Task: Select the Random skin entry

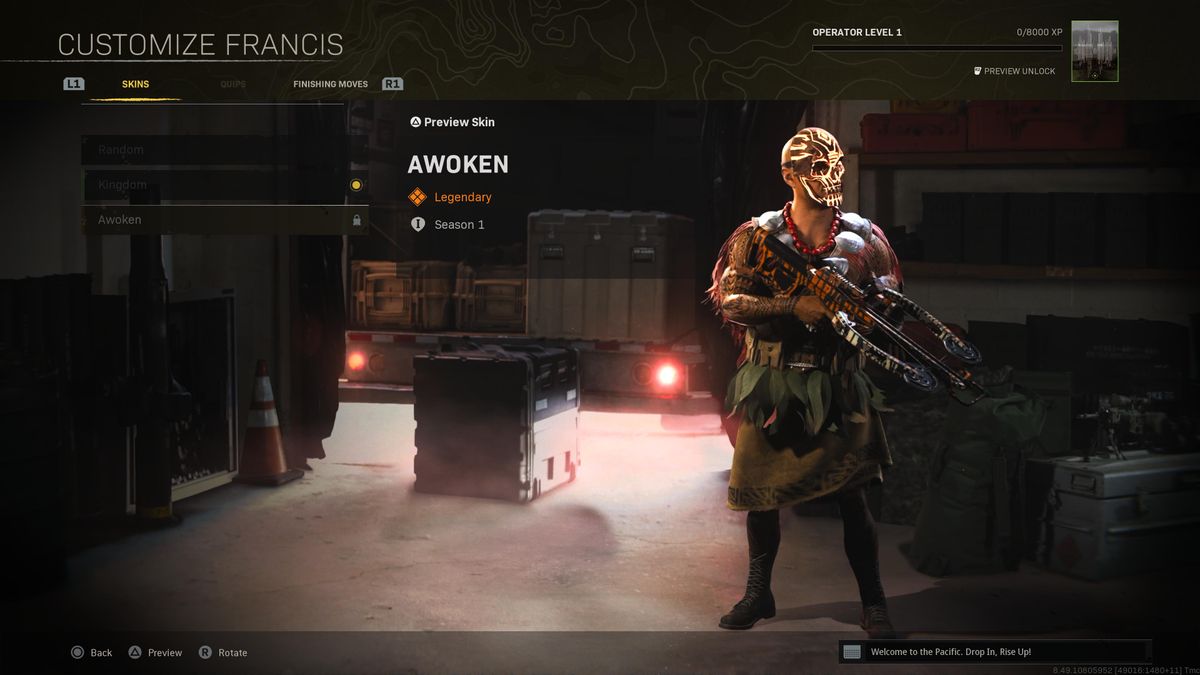Action: pyautogui.click(x=224, y=150)
